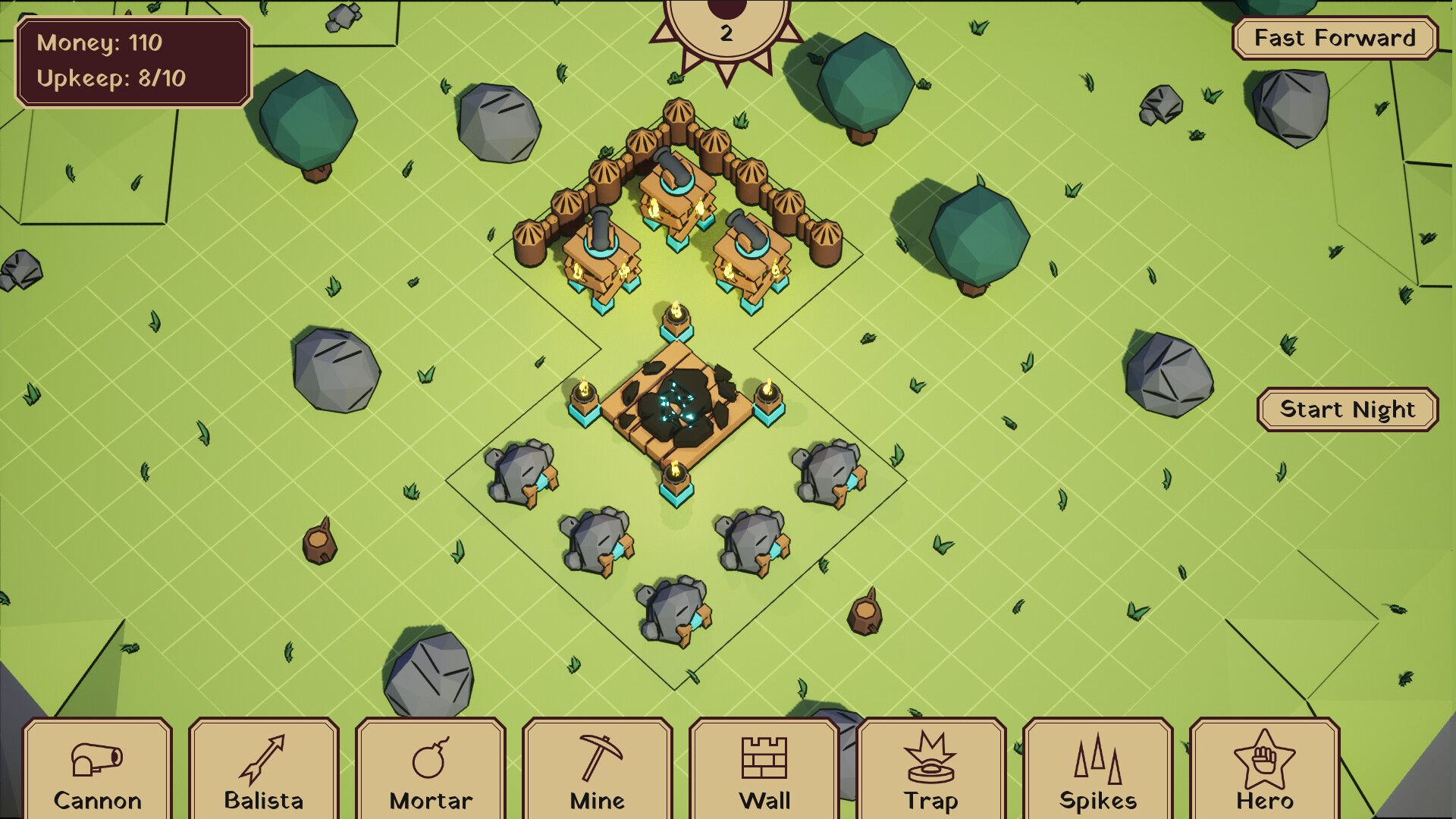The height and width of the screenshot is (819, 1456).
Task: Open the Money and Upkeep panel
Action: [135, 59]
